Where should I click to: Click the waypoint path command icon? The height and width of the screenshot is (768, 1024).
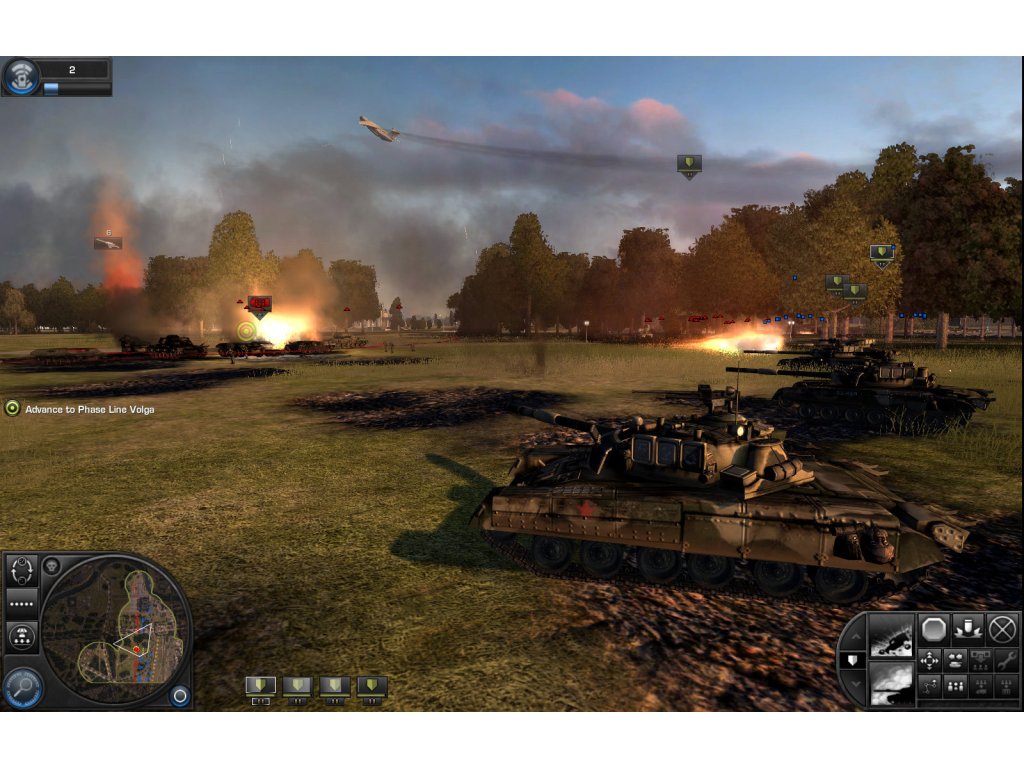point(930,687)
